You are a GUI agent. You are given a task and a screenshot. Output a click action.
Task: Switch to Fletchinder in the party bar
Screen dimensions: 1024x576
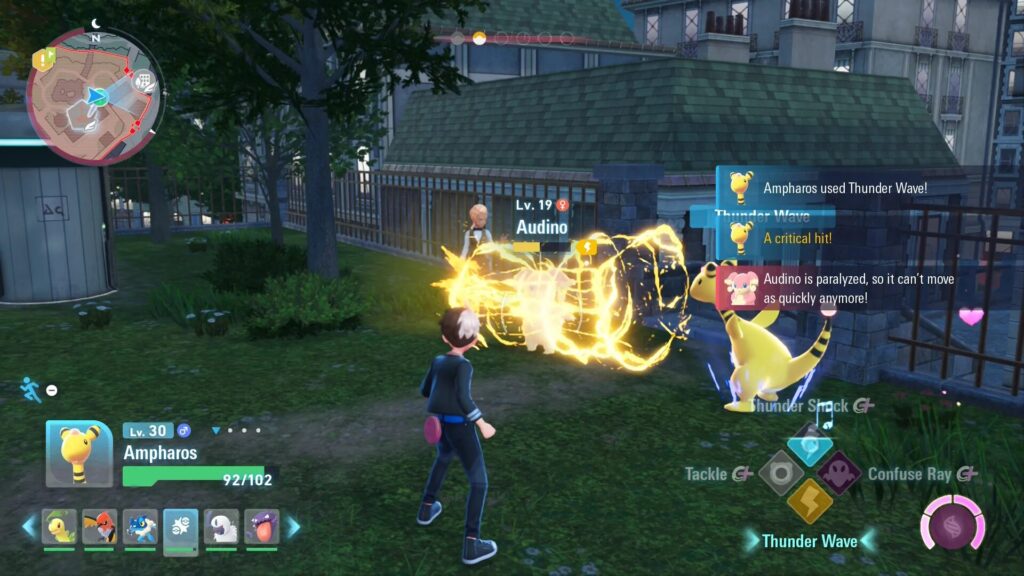pyautogui.click(x=99, y=527)
